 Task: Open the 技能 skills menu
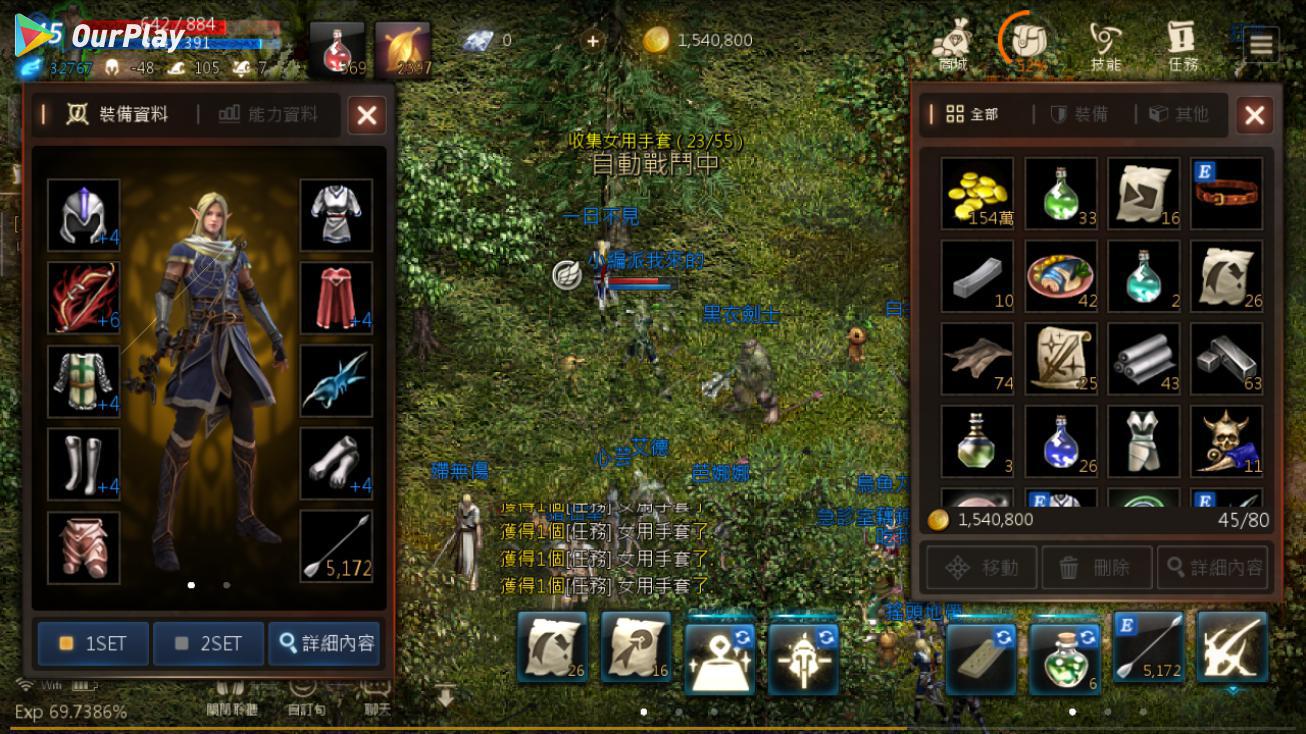coord(1105,46)
